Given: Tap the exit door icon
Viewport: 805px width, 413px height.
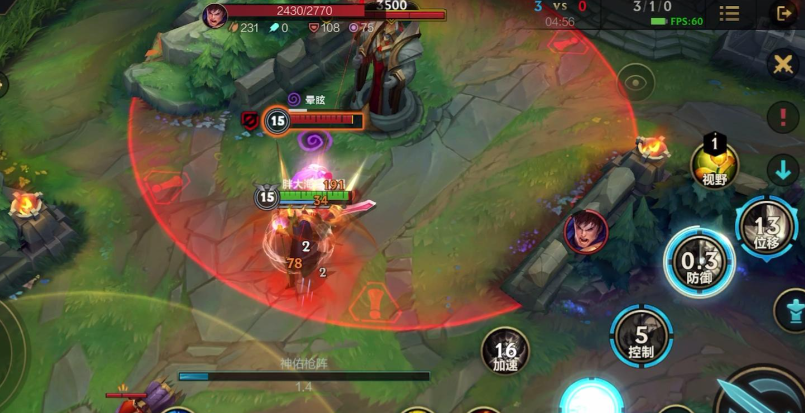Looking at the screenshot, I should (x=783, y=13).
